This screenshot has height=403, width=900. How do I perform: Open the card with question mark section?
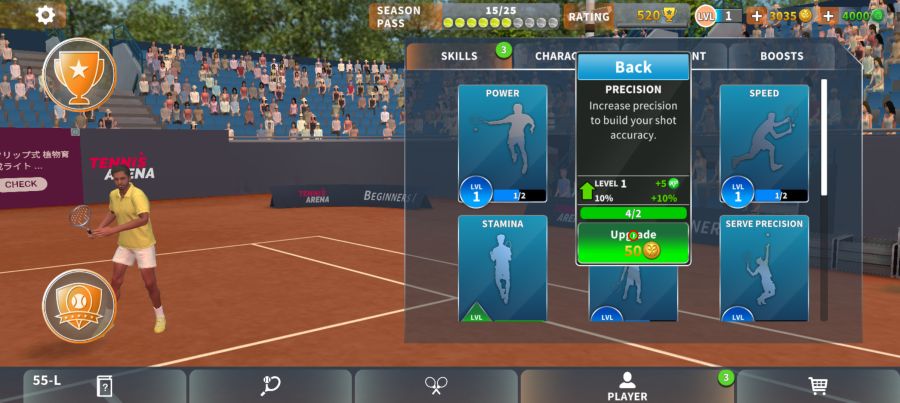[x=104, y=386]
